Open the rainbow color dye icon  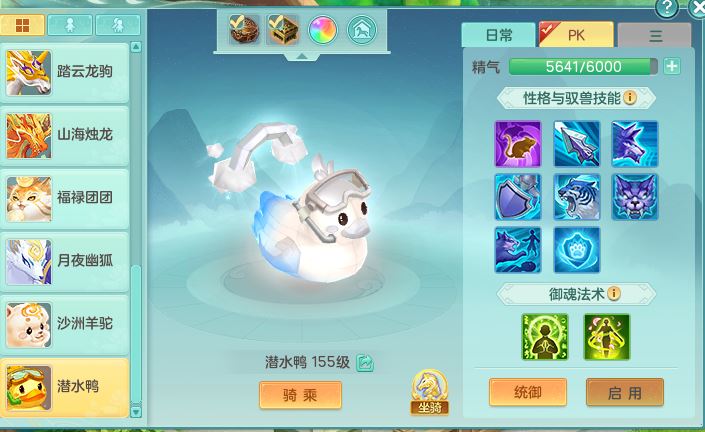coord(322,30)
